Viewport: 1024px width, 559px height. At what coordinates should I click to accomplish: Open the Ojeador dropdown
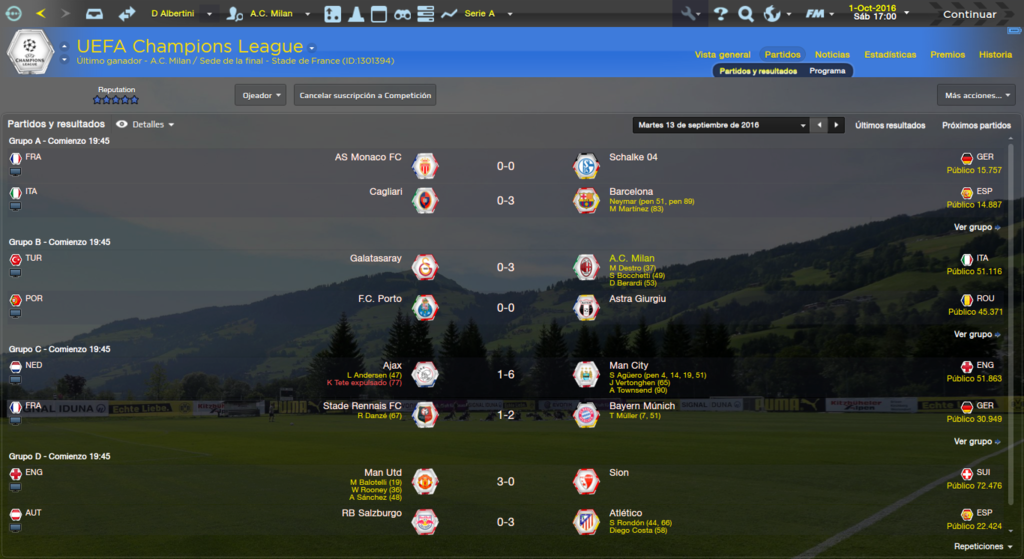pyautogui.click(x=261, y=95)
